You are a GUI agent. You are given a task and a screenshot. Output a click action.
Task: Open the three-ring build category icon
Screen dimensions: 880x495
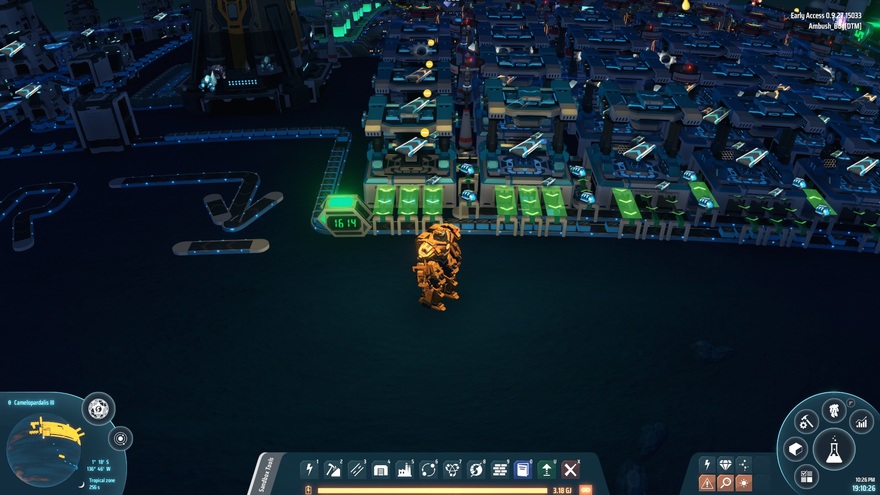coord(452,469)
